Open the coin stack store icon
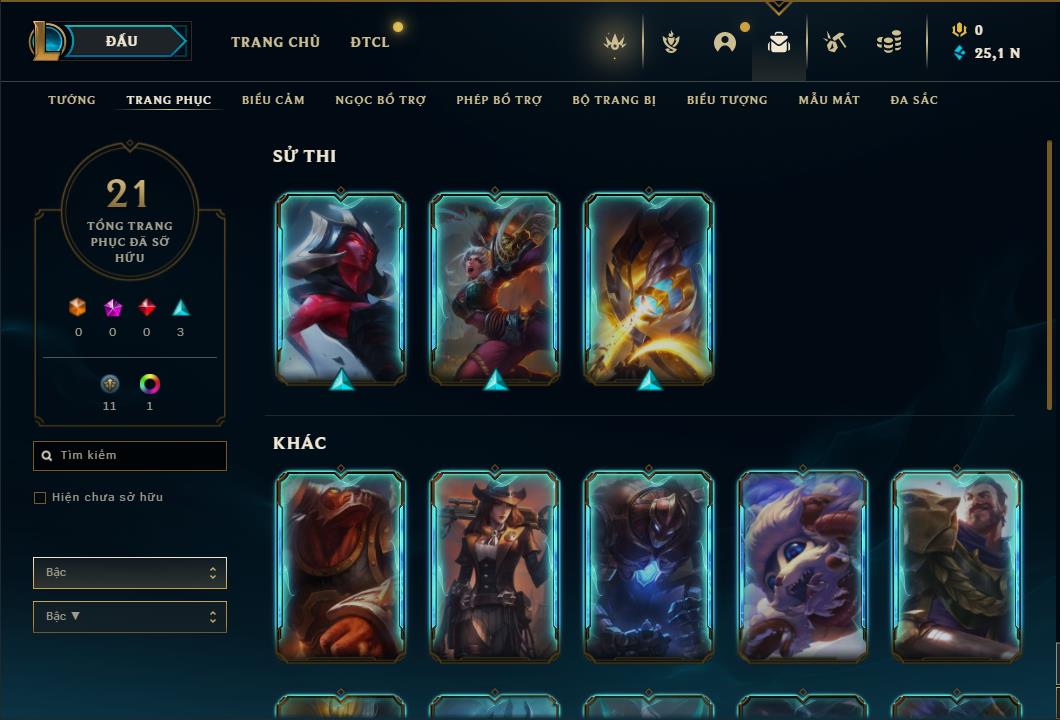 (888, 42)
